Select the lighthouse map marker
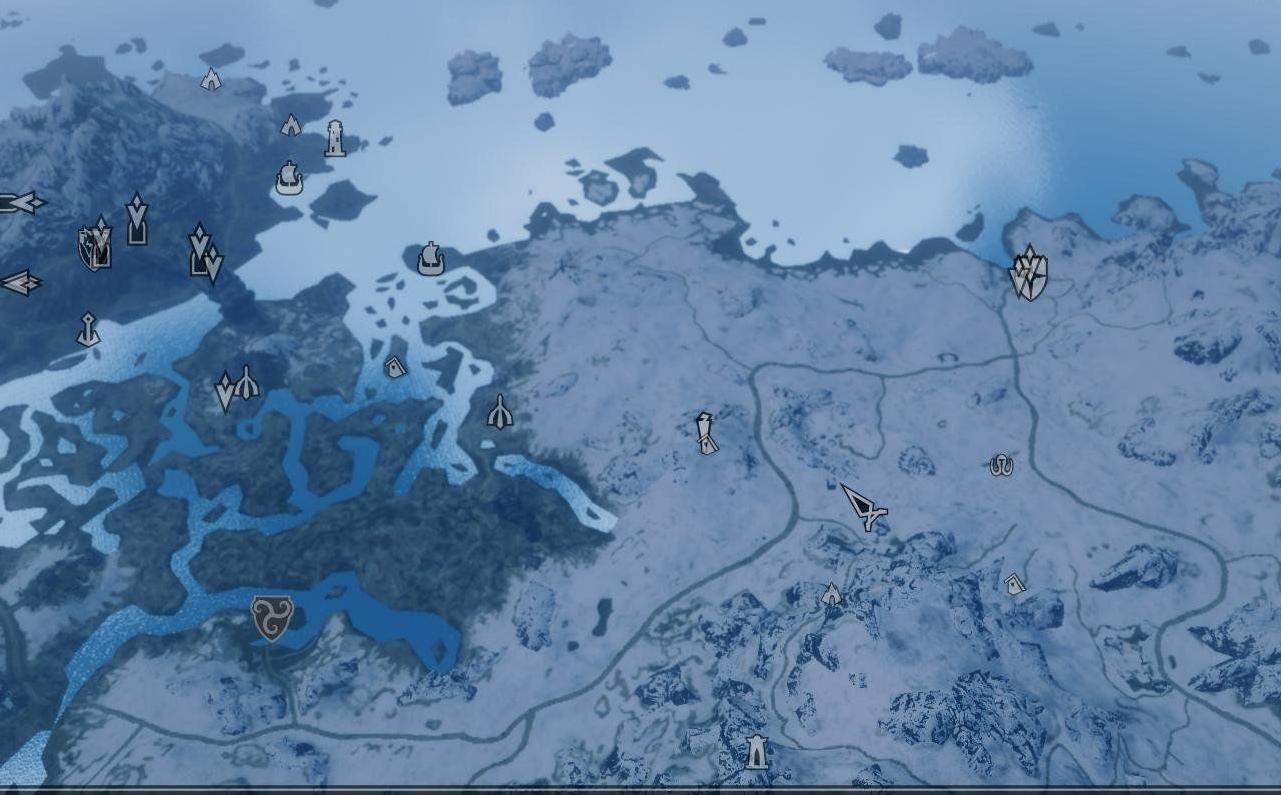This screenshot has width=1281, height=795. (335, 139)
